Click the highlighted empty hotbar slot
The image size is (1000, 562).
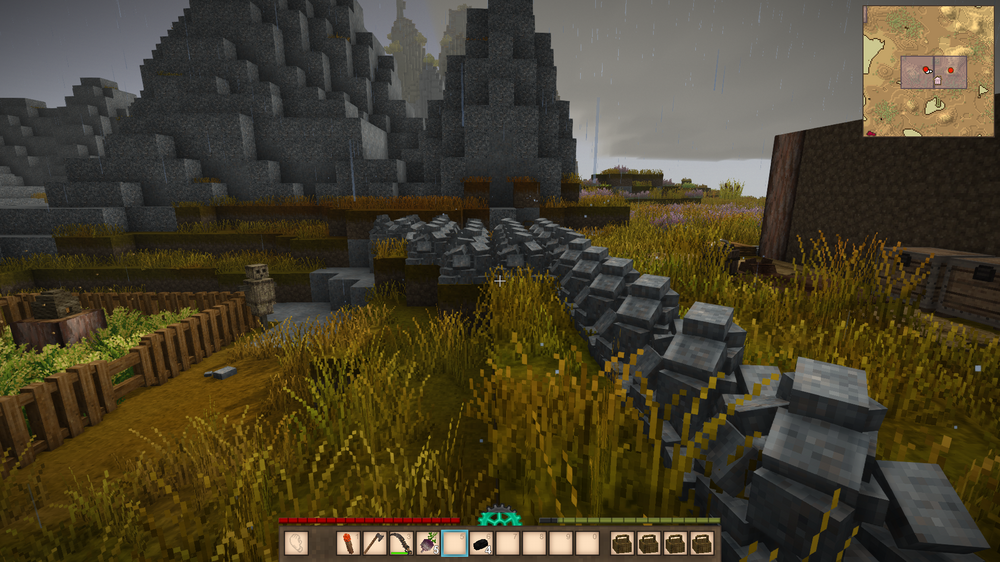point(455,543)
